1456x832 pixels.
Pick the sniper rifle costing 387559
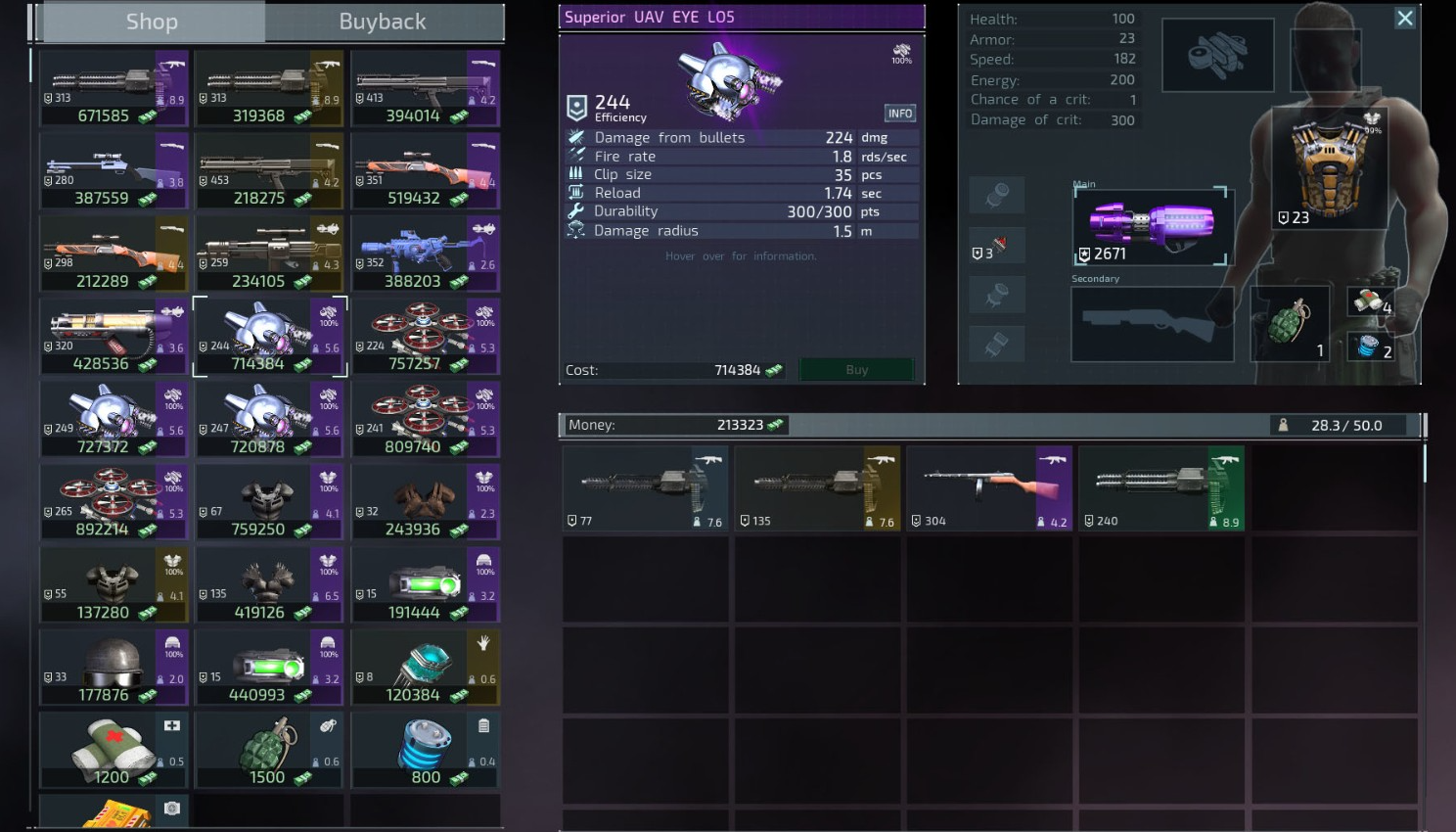tap(114, 171)
